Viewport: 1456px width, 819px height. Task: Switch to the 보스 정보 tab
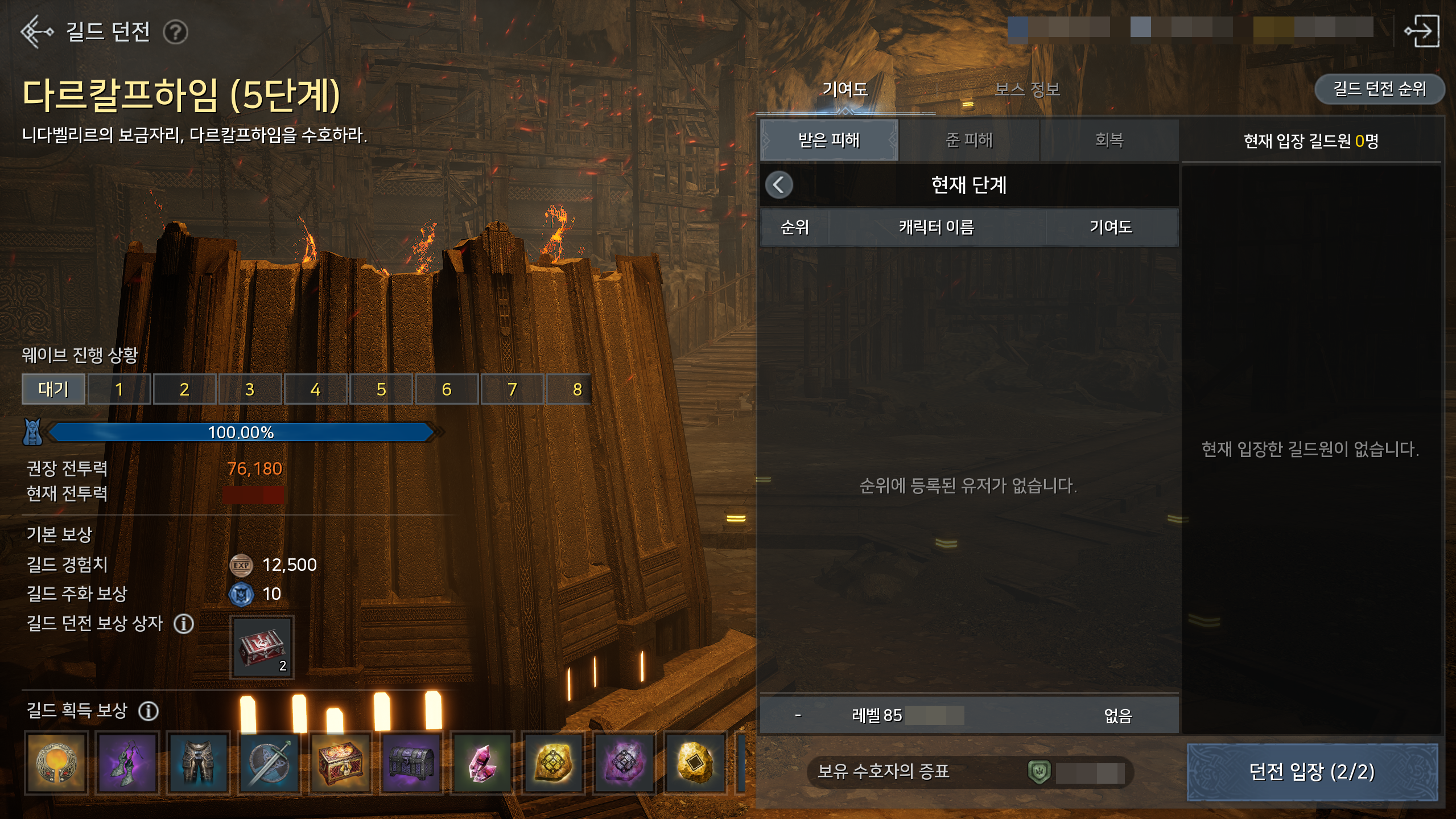pos(1027,89)
